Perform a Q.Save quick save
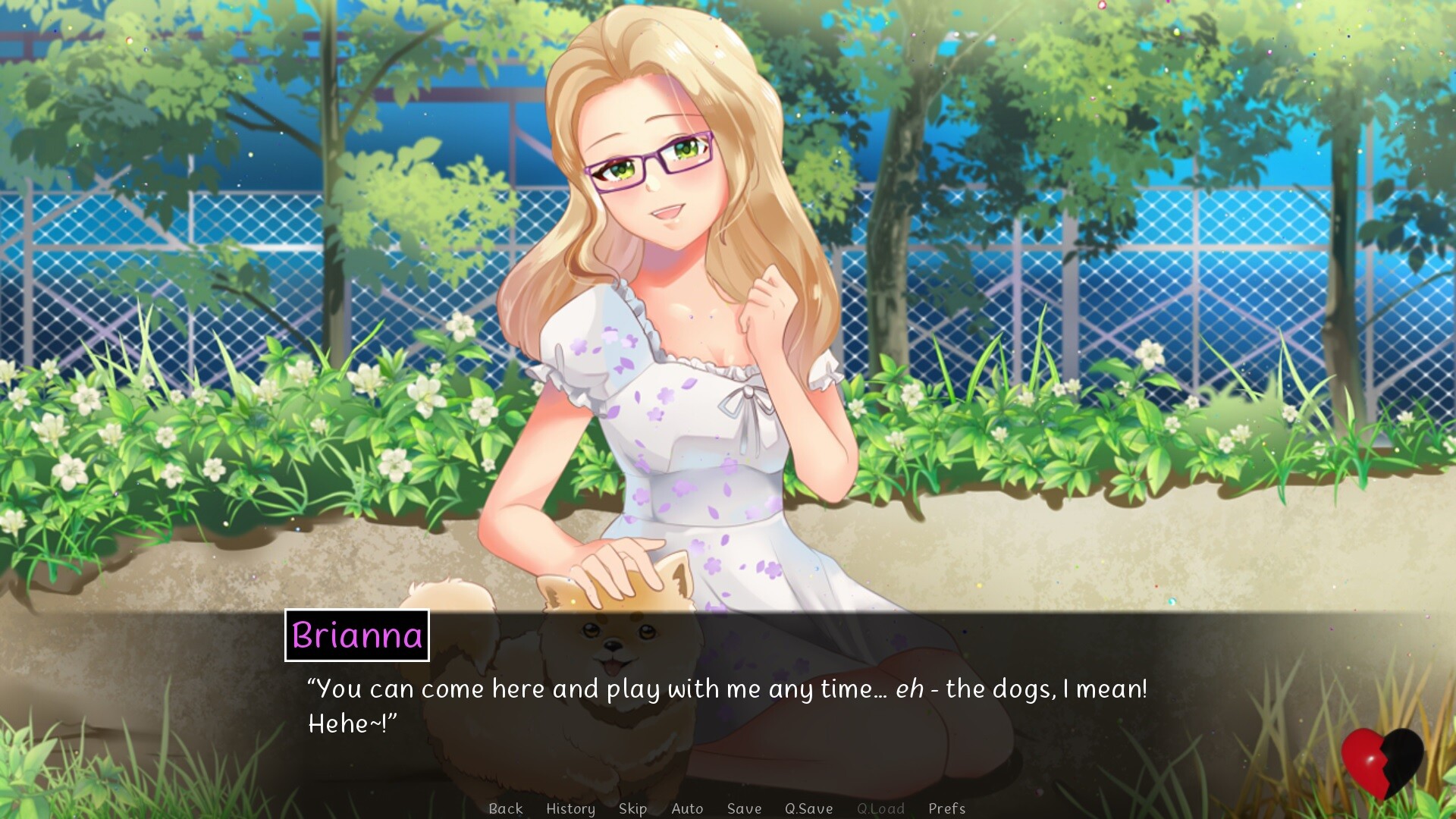Screen dimensions: 1456x819 click(x=808, y=808)
